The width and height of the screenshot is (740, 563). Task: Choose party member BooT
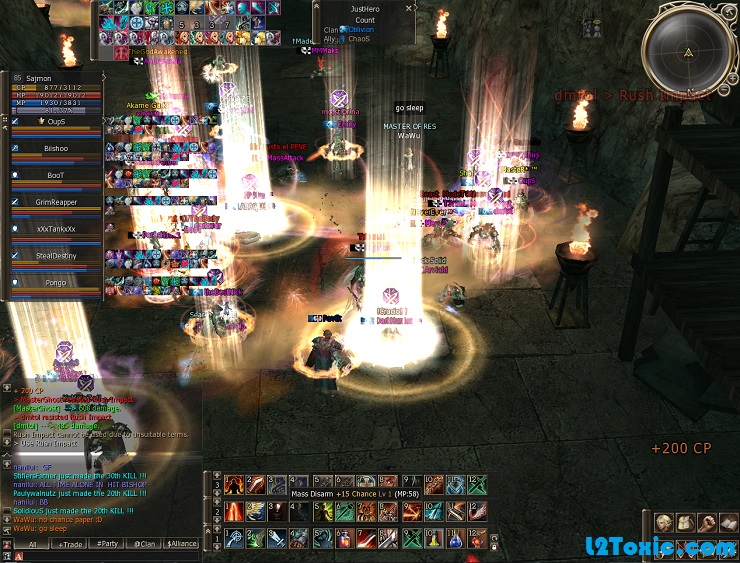[56, 175]
